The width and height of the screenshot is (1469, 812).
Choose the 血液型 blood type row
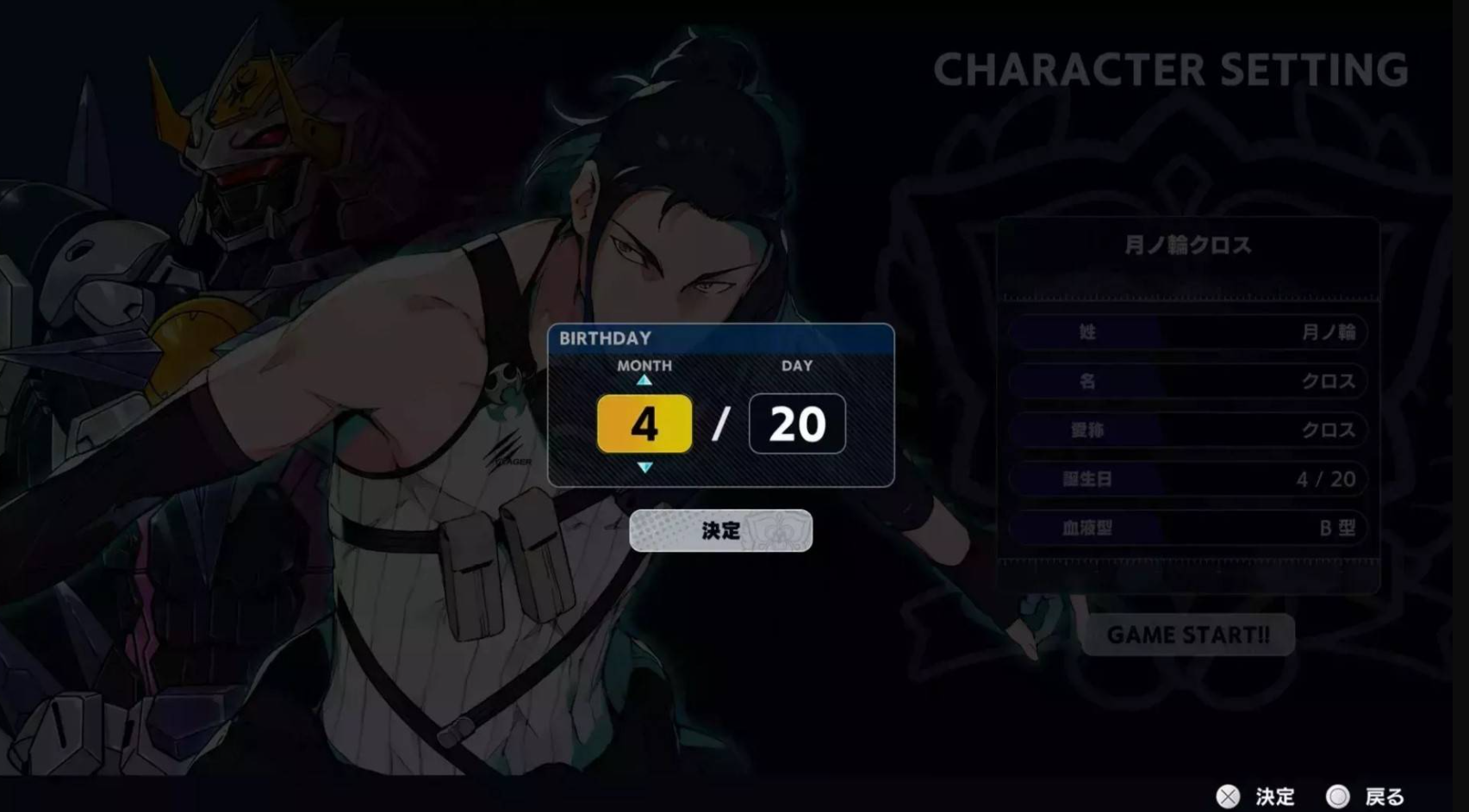pos(1187,528)
